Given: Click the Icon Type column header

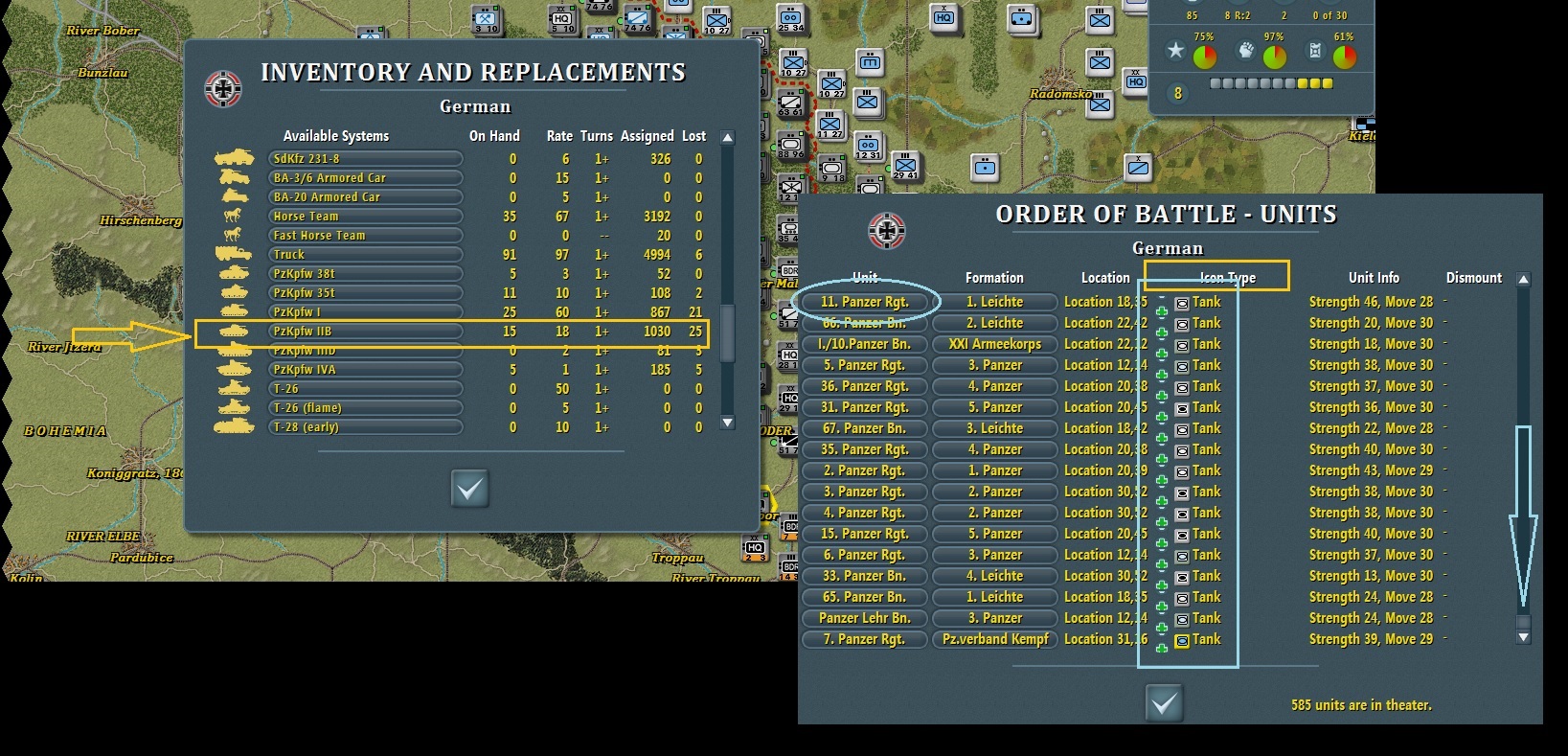Looking at the screenshot, I should coord(1230,276).
